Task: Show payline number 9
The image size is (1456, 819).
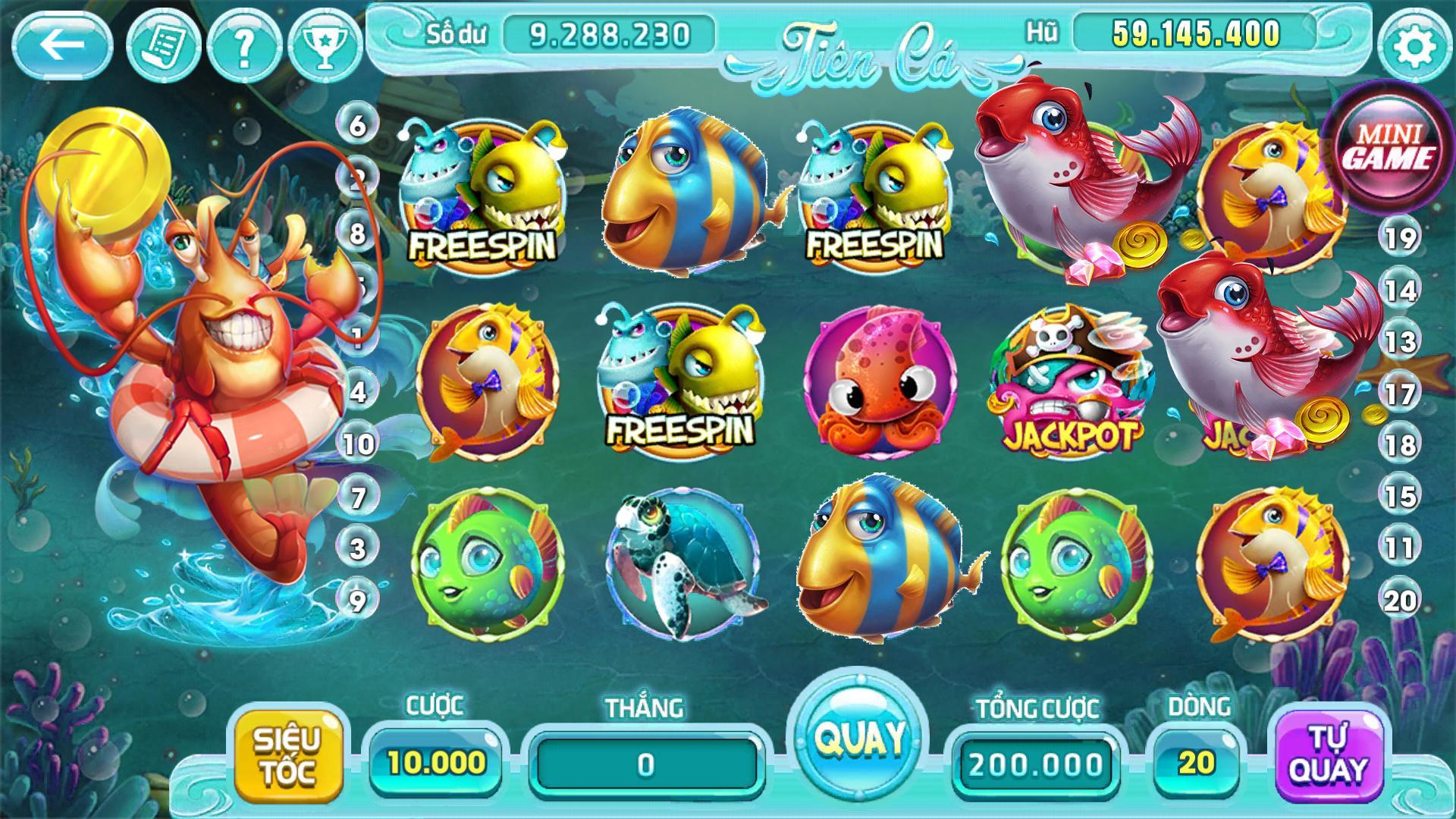Action: click(x=357, y=601)
